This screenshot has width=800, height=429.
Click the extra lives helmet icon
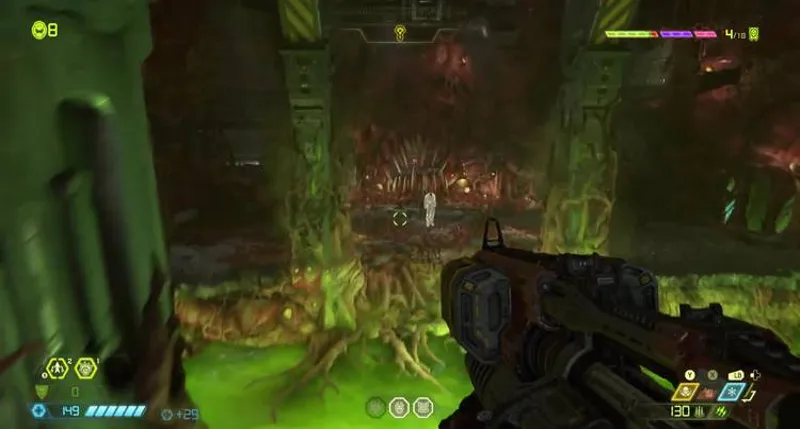pyautogui.click(x=39, y=29)
